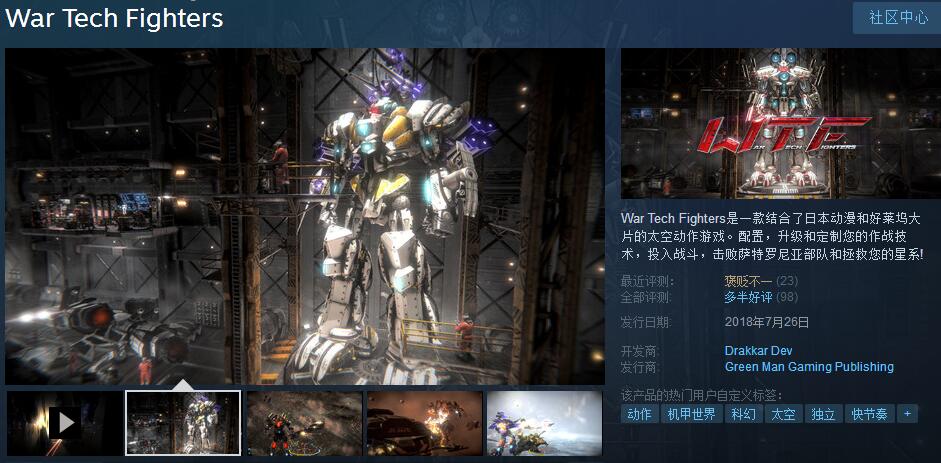941x463 pixels.
Task: Select the space explosion screenshot thumbnail
Action: point(424,422)
